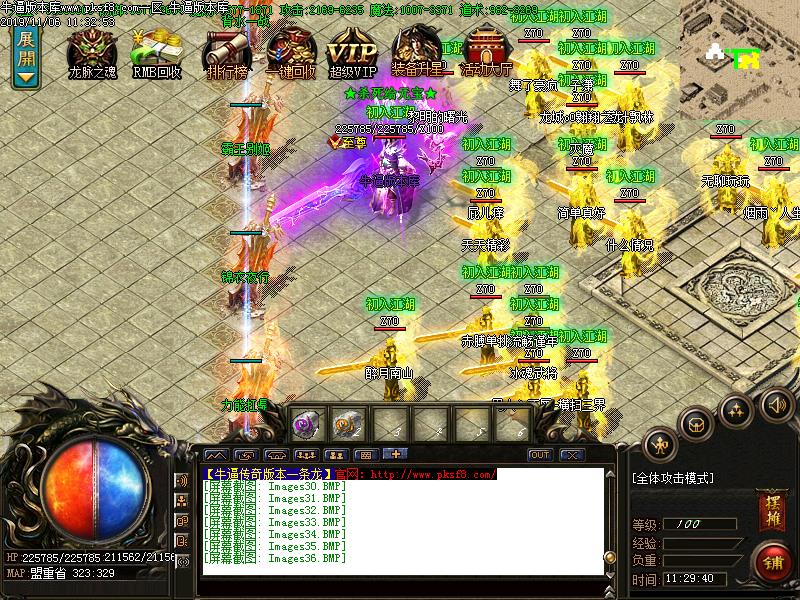
Task: Toggle the 展開 expand panel button
Action: point(26,56)
